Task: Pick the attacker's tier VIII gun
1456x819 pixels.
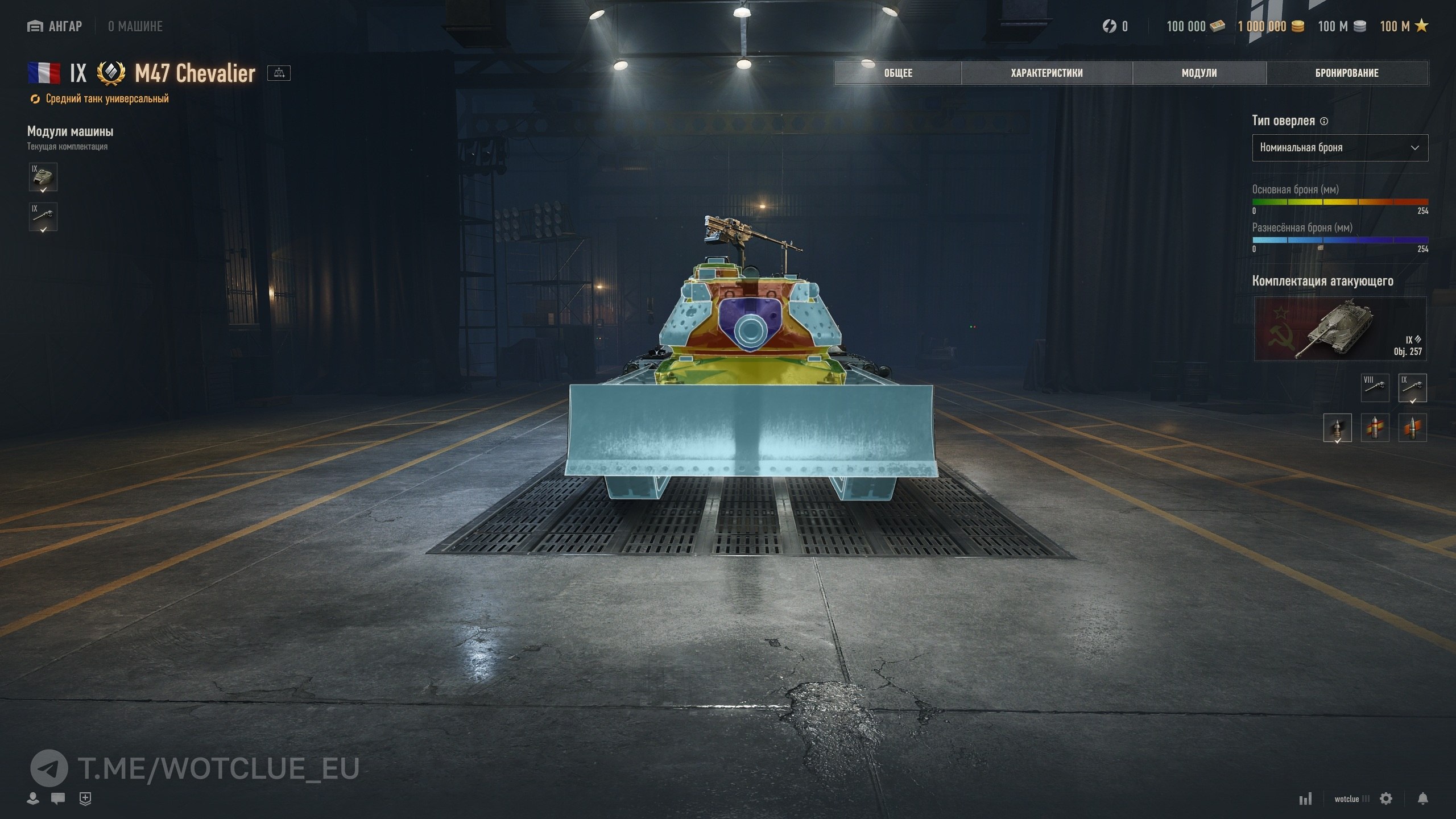Action: tap(1375, 387)
